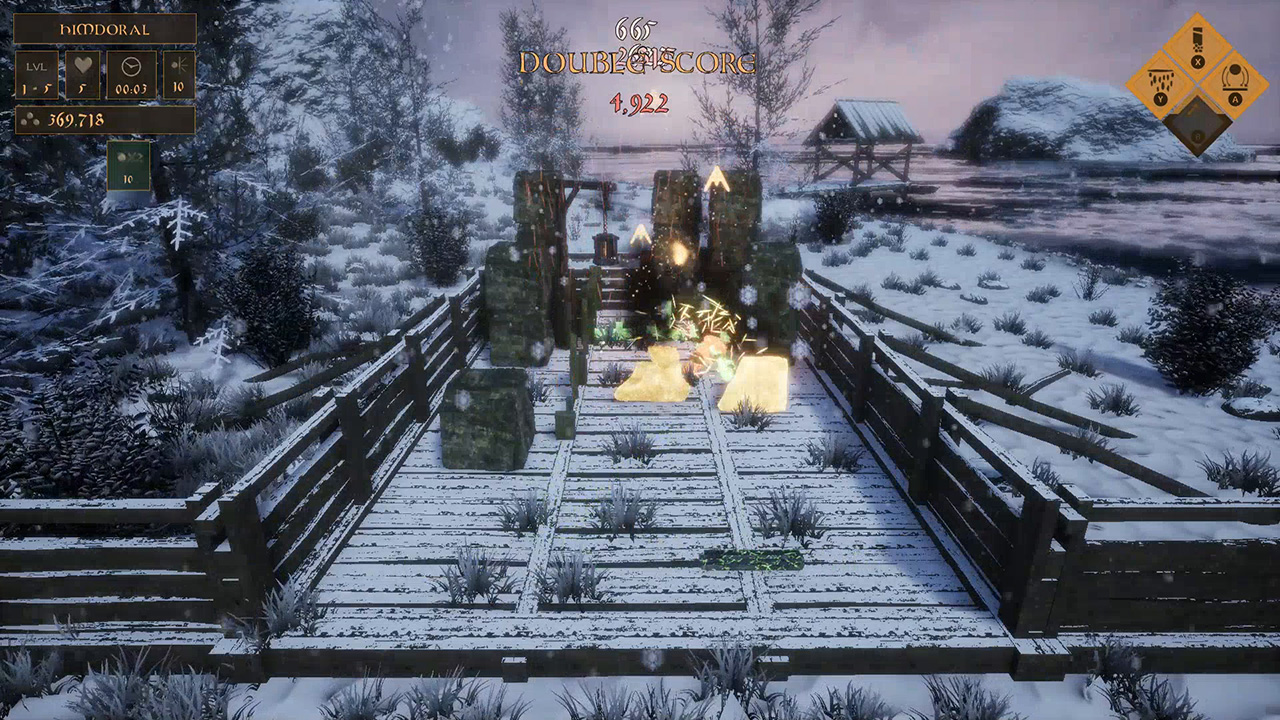Screen dimensions: 1280x720
Task: Click the heart lives icon showing 5
Action: [82, 66]
